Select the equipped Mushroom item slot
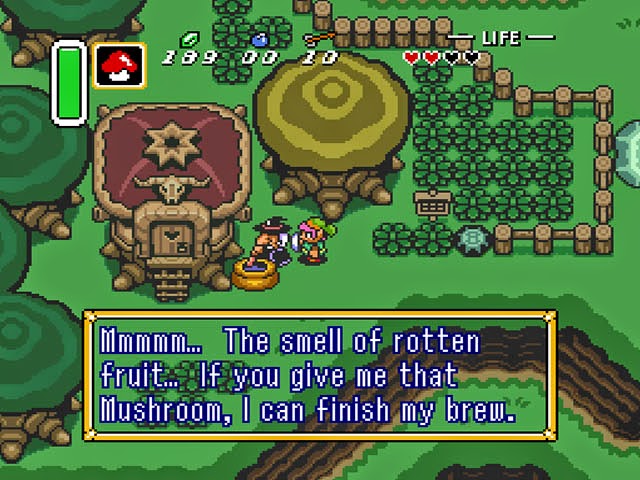This screenshot has width=640, height=480. 120,66
